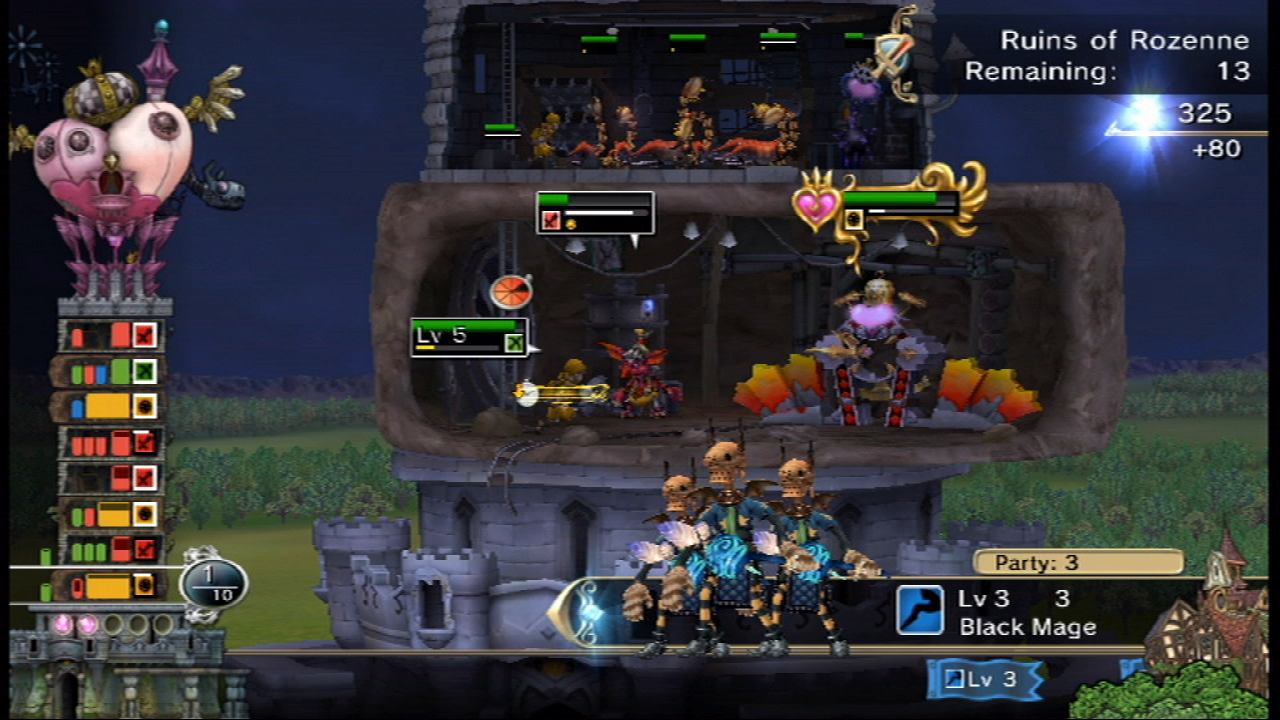Click the orange segmented timer icon
The height and width of the screenshot is (720, 1280).
[x=510, y=292]
